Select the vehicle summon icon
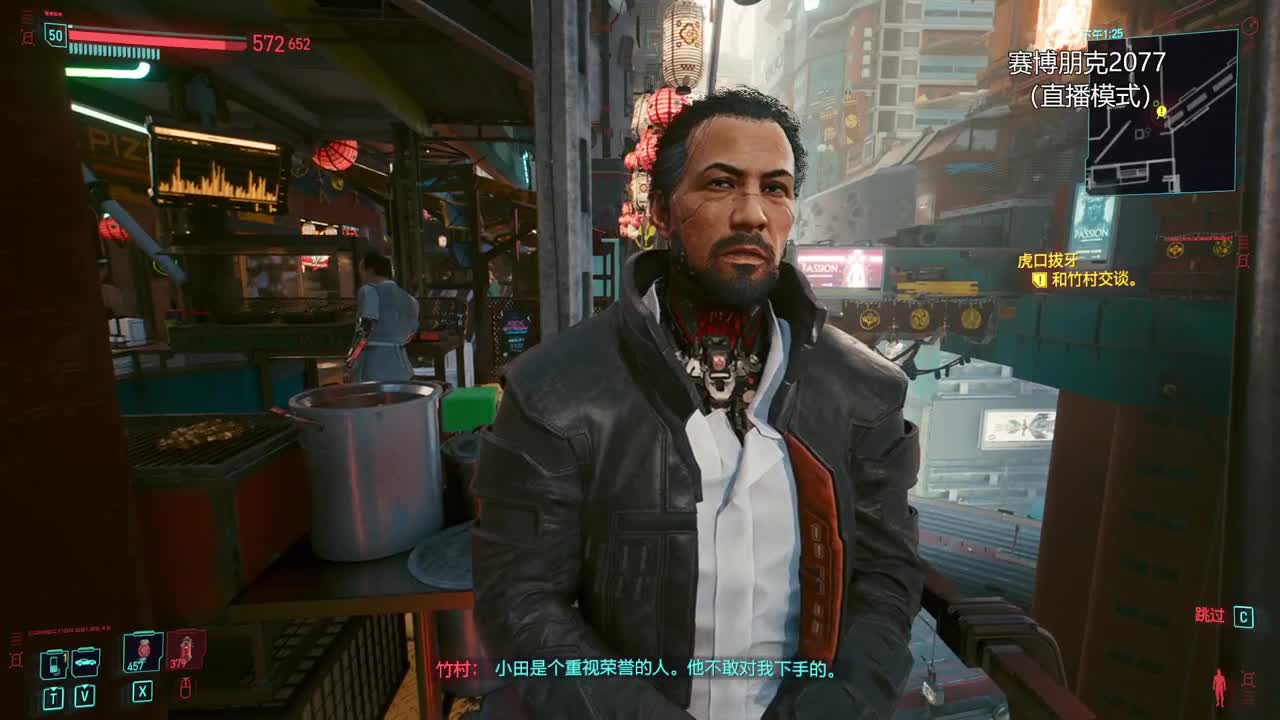 coord(85,662)
